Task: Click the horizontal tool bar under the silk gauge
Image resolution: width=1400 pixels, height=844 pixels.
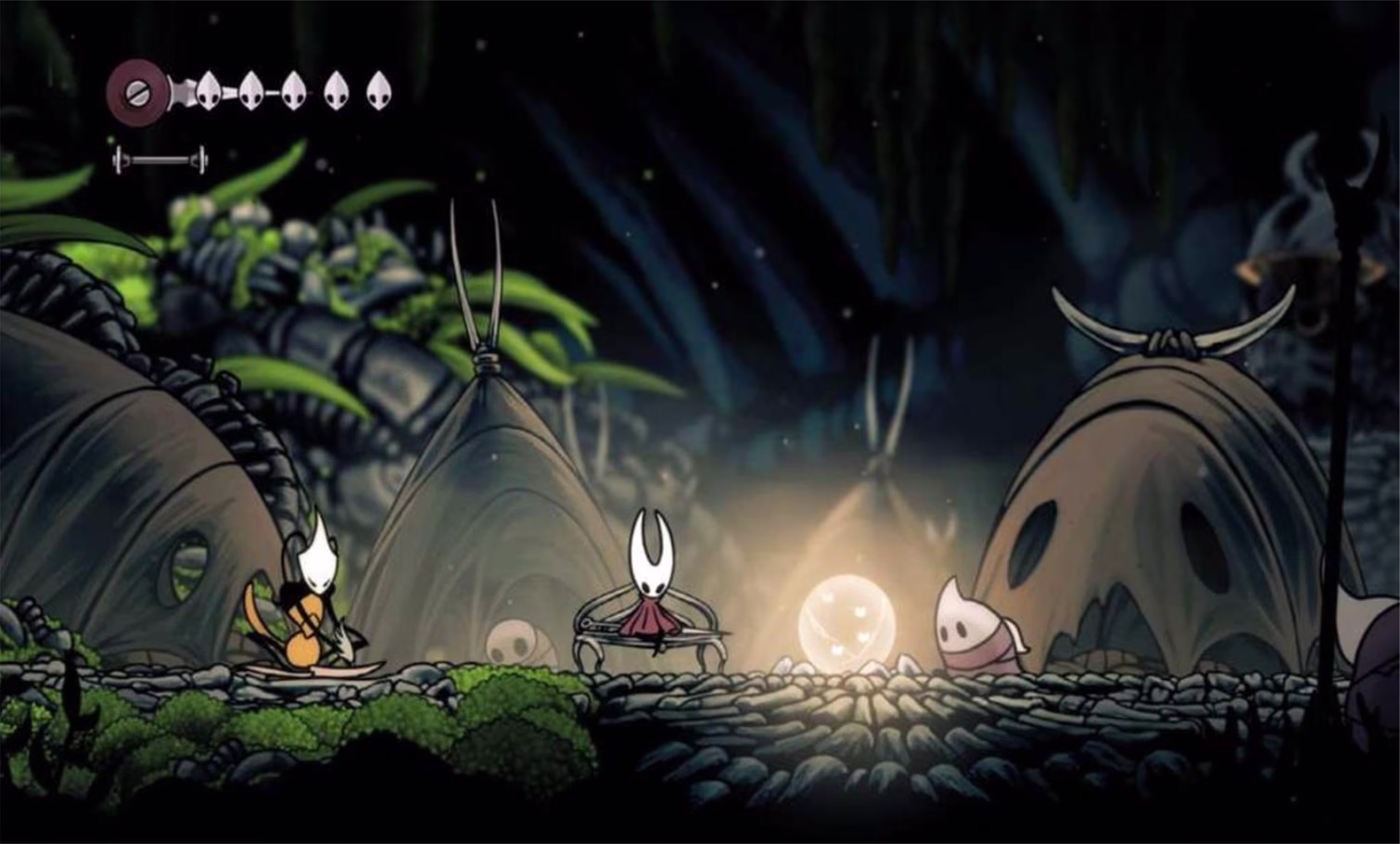Action: click(159, 158)
